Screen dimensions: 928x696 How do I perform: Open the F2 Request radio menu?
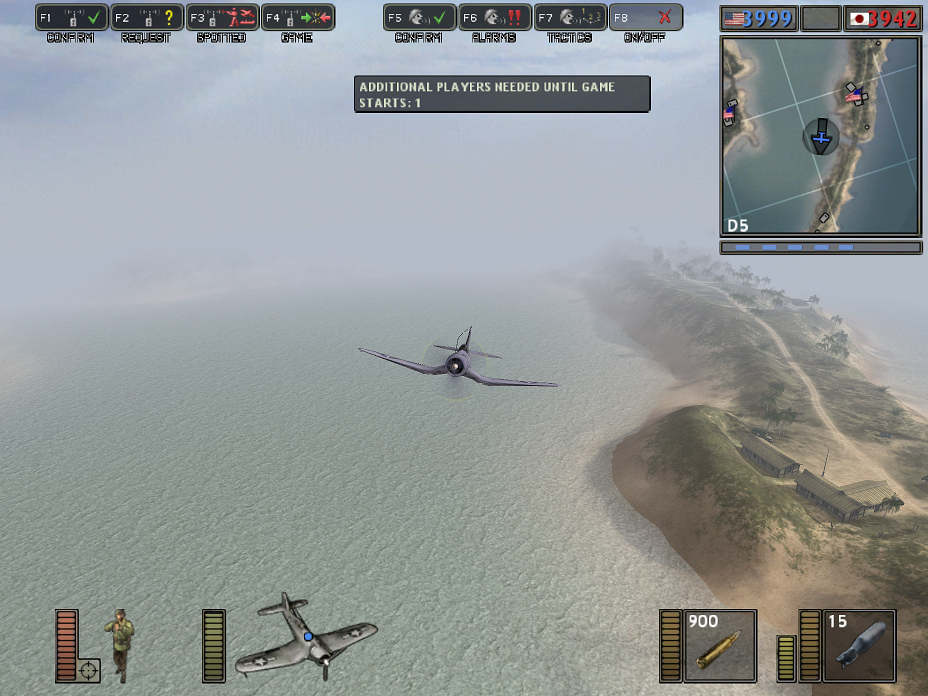tap(147, 18)
